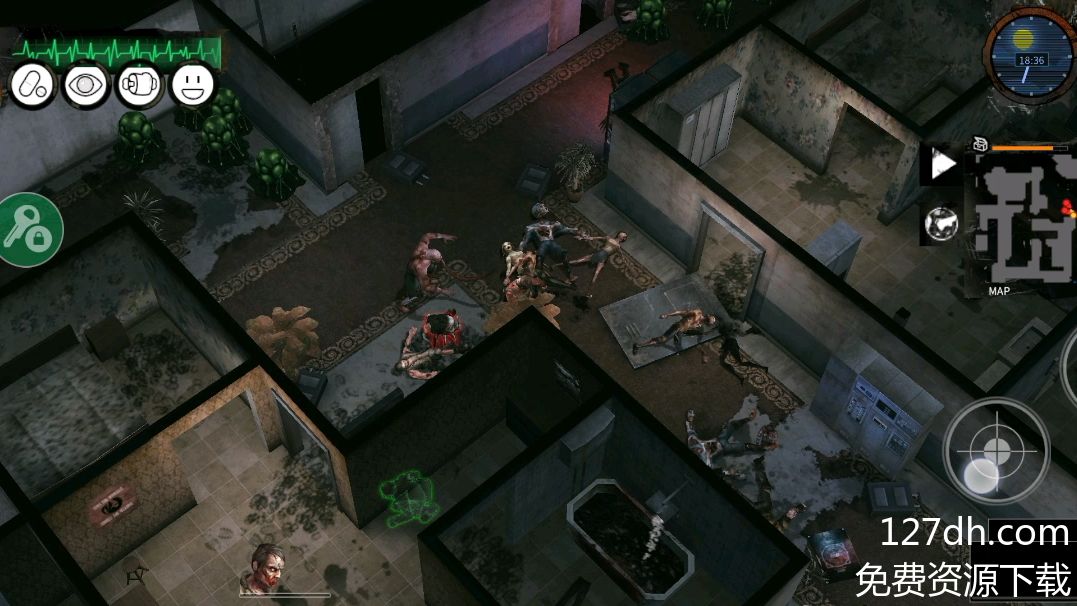Activate the punching fist icon
The width and height of the screenshot is (1077, 606).
click(139, 85)
